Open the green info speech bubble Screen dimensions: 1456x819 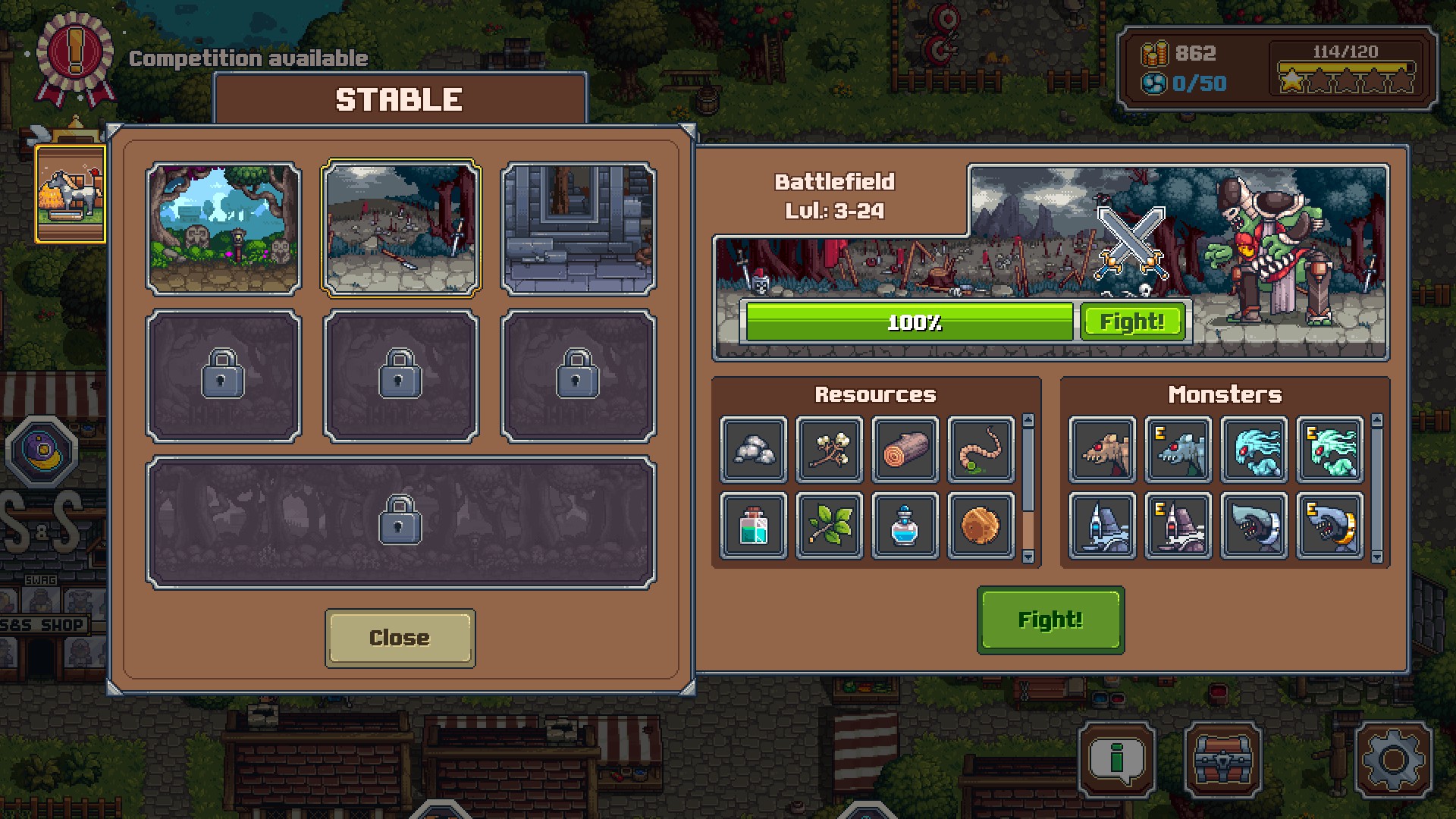(1116, 759)
